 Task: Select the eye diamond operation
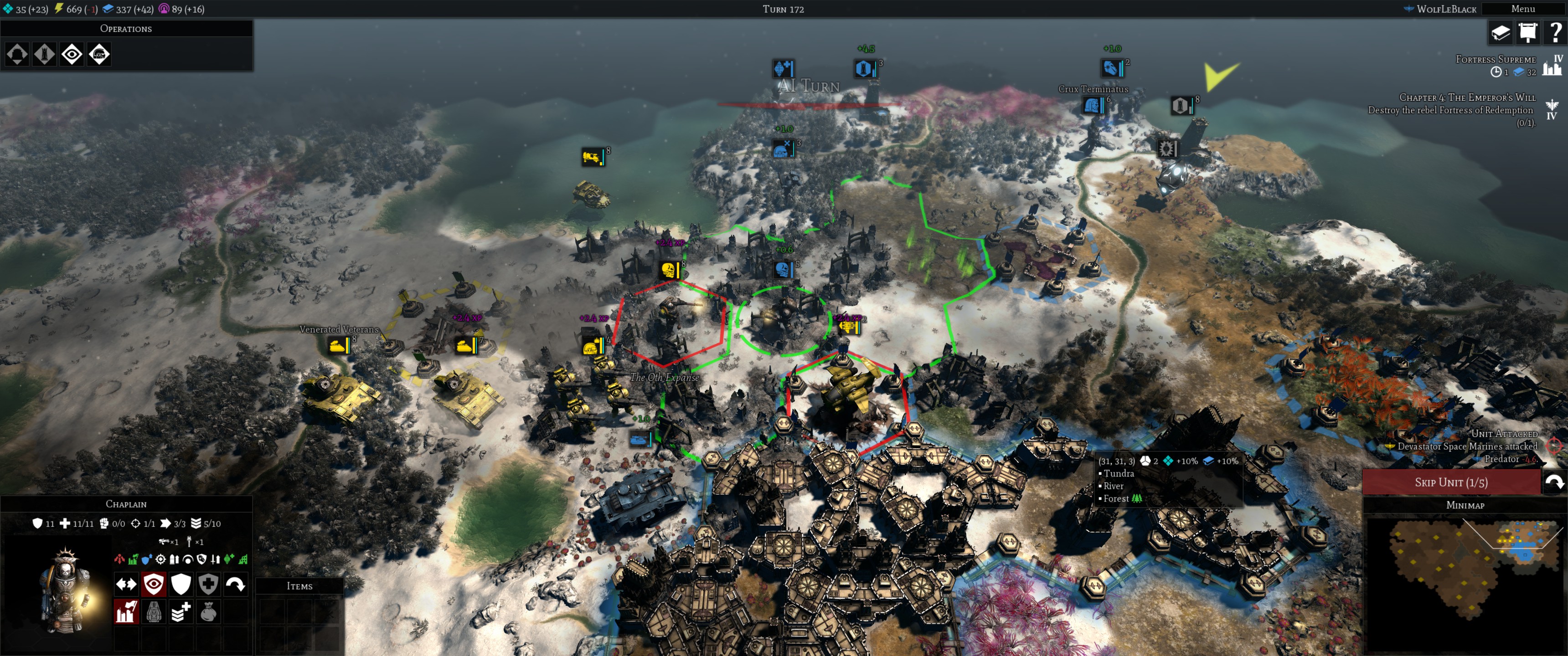(x=72, y=55)
